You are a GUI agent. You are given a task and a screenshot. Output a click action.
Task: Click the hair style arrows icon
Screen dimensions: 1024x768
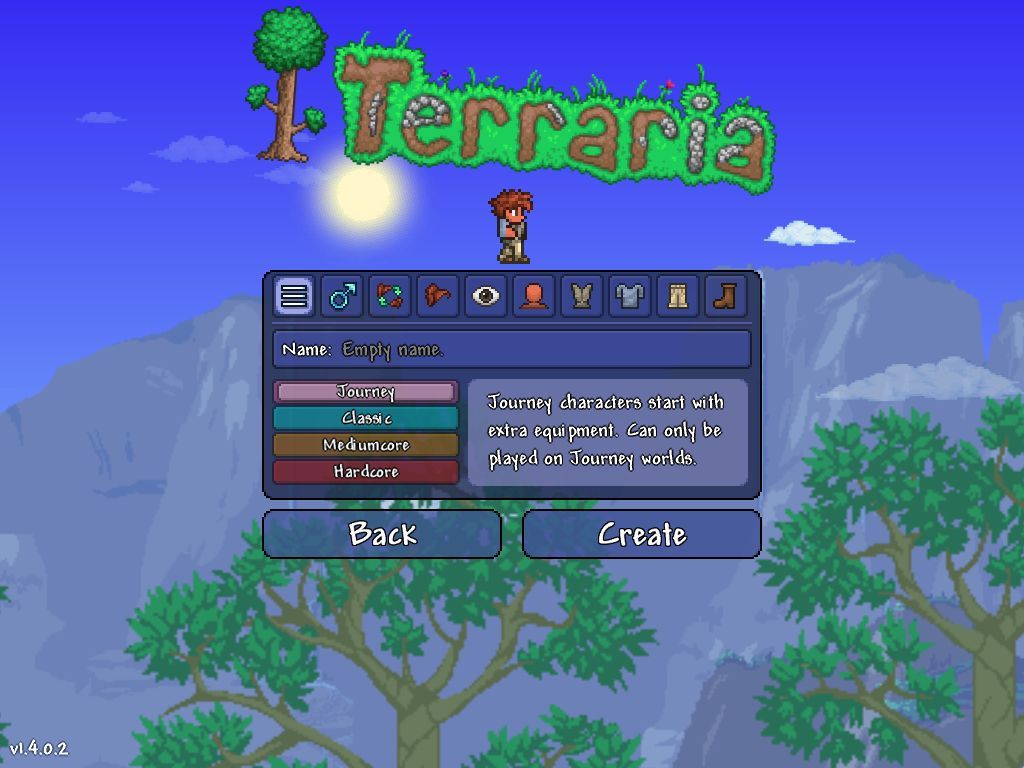pyautogui.click(x=389, y=296)
